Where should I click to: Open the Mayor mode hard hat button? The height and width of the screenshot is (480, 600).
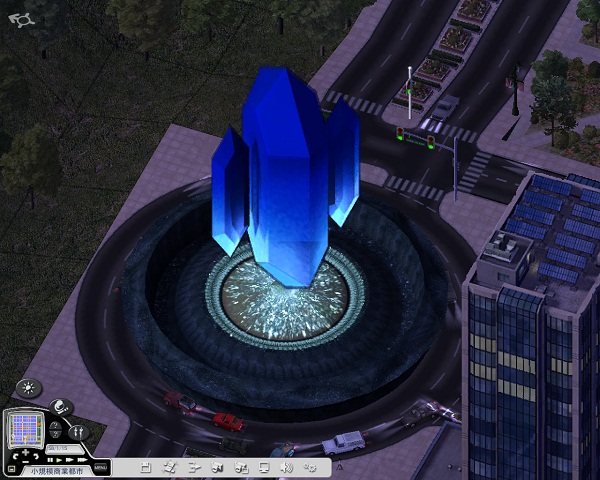tap(61, 407)
